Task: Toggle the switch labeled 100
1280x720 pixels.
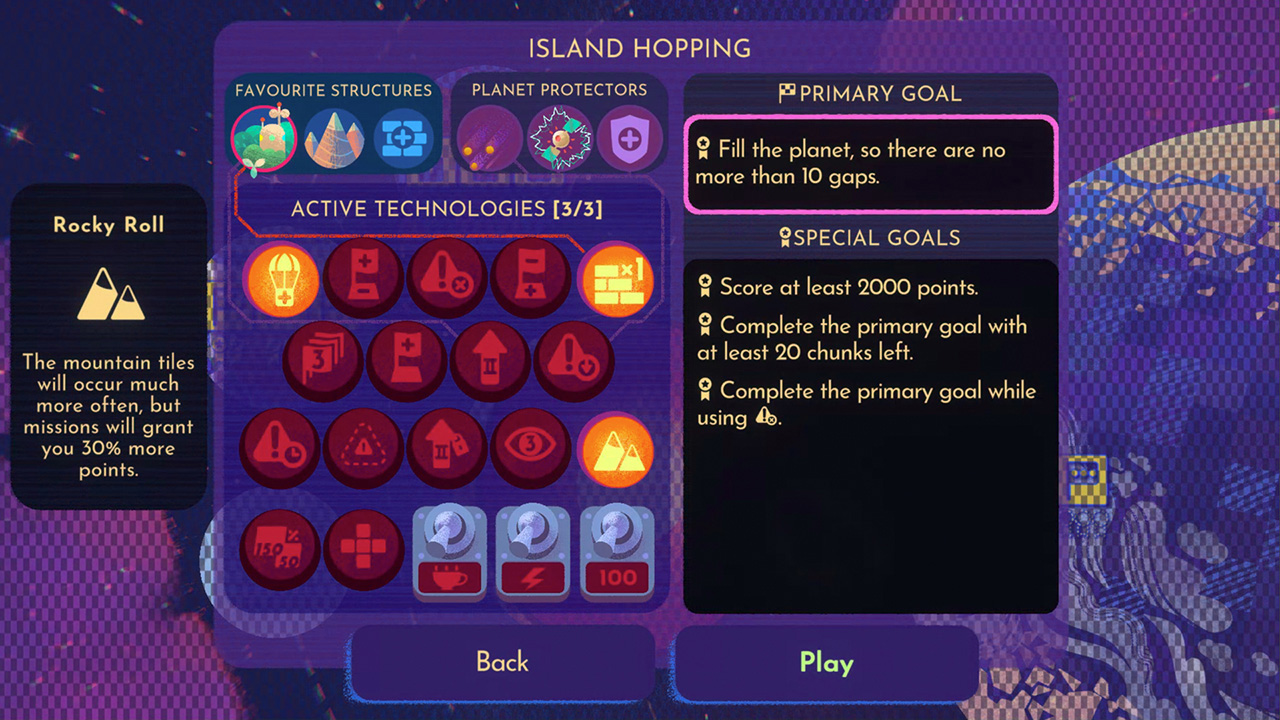Action: click(x=617, y=550)
